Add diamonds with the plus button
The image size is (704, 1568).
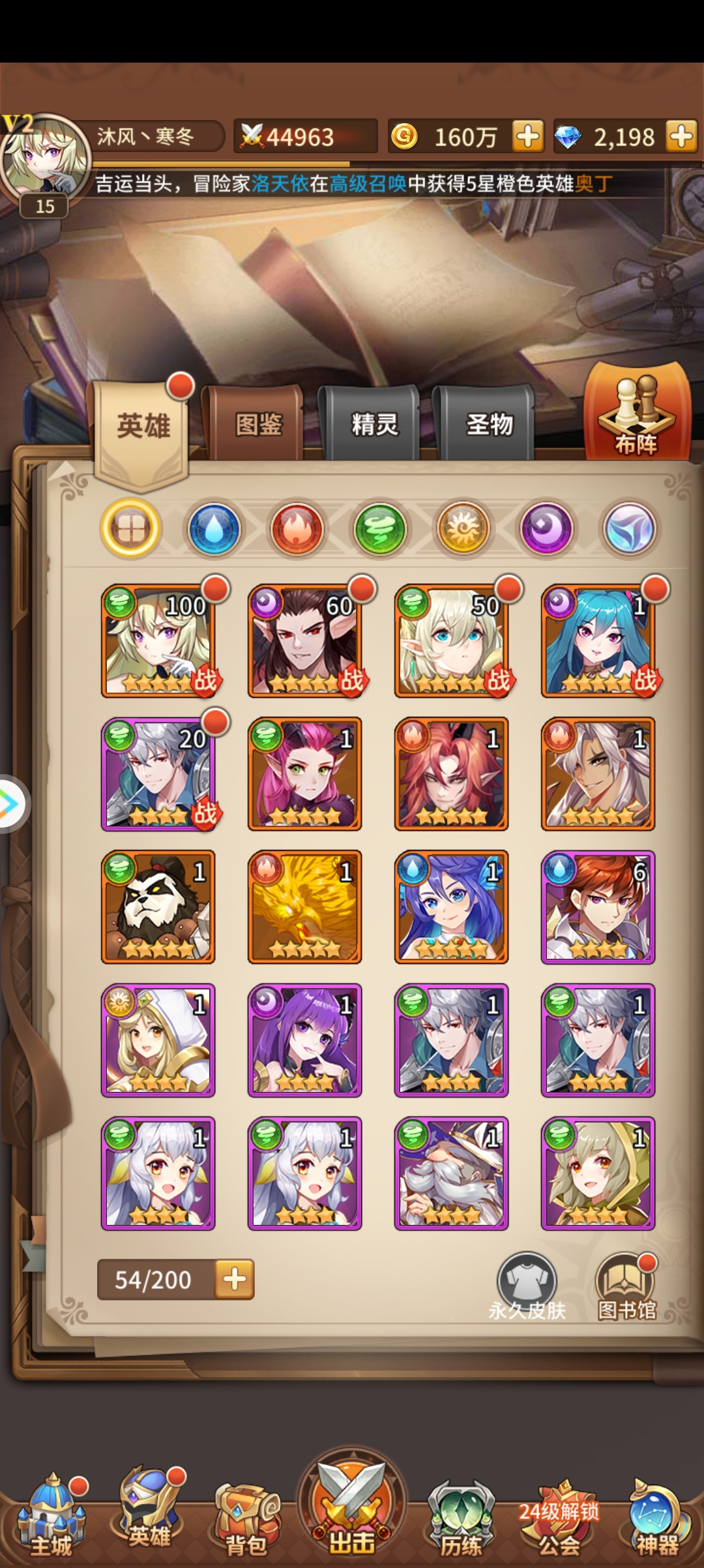tap(682, 137)
